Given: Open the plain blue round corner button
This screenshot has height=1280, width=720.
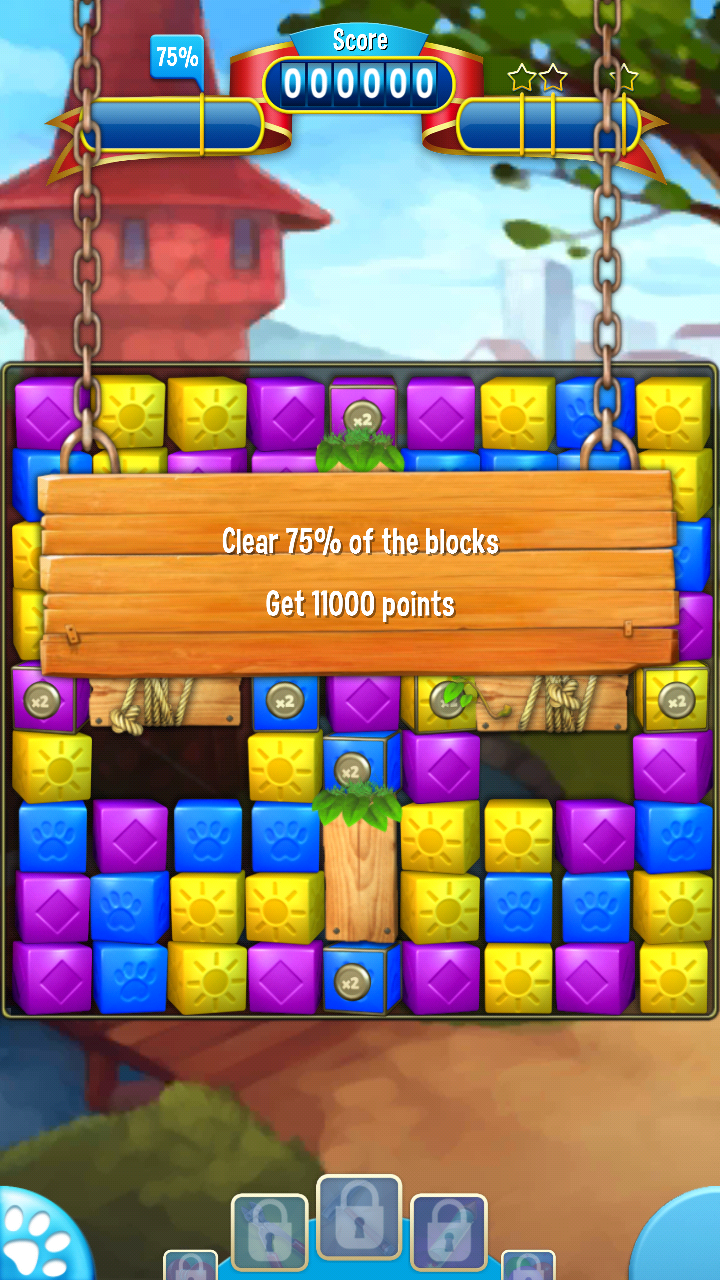Looking at the screenshot, I should pyautogui.click(x=685, y=1235).
